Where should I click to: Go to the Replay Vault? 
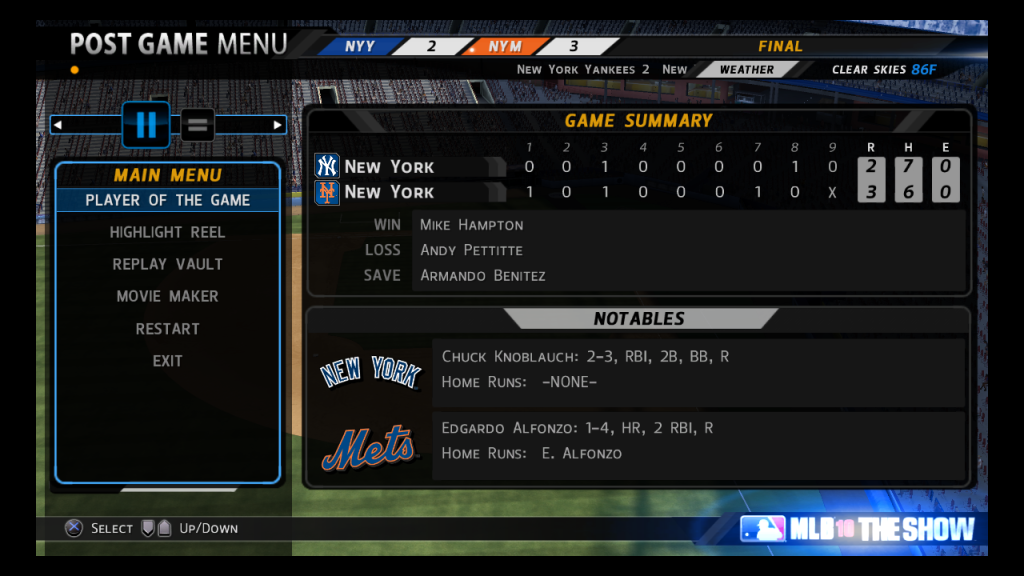click(x=168, y=264)
